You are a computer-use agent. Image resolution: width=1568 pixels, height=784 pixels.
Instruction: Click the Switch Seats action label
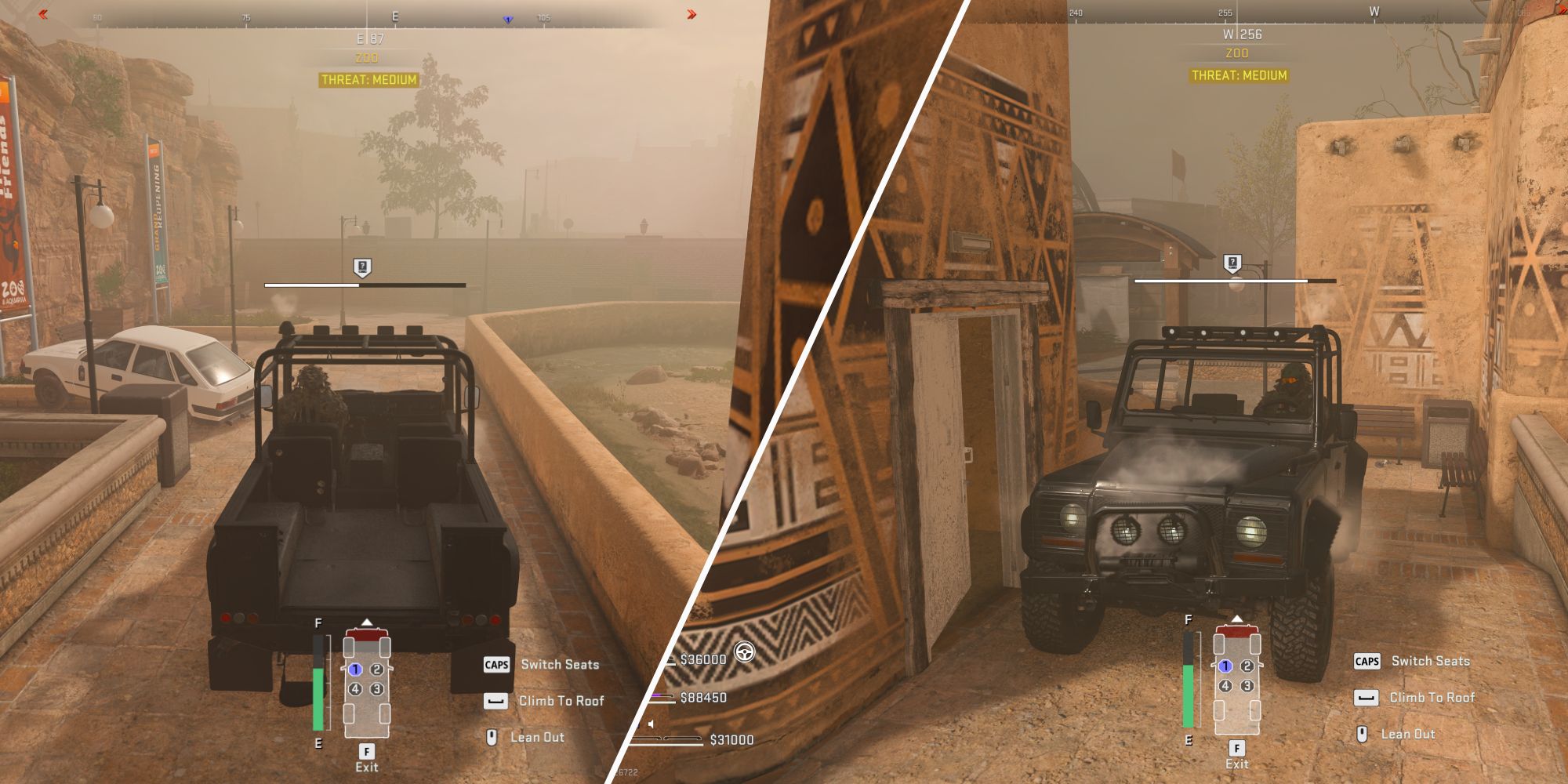(561, 665)
